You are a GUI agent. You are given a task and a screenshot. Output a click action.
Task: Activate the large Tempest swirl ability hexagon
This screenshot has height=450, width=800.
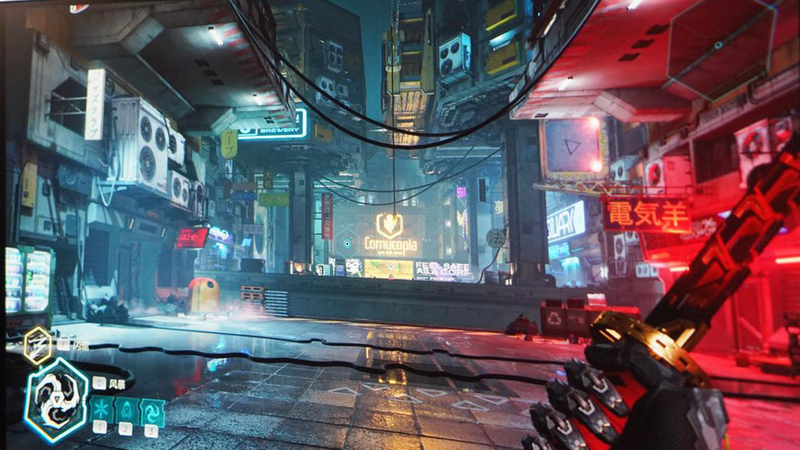click(56, 399)
